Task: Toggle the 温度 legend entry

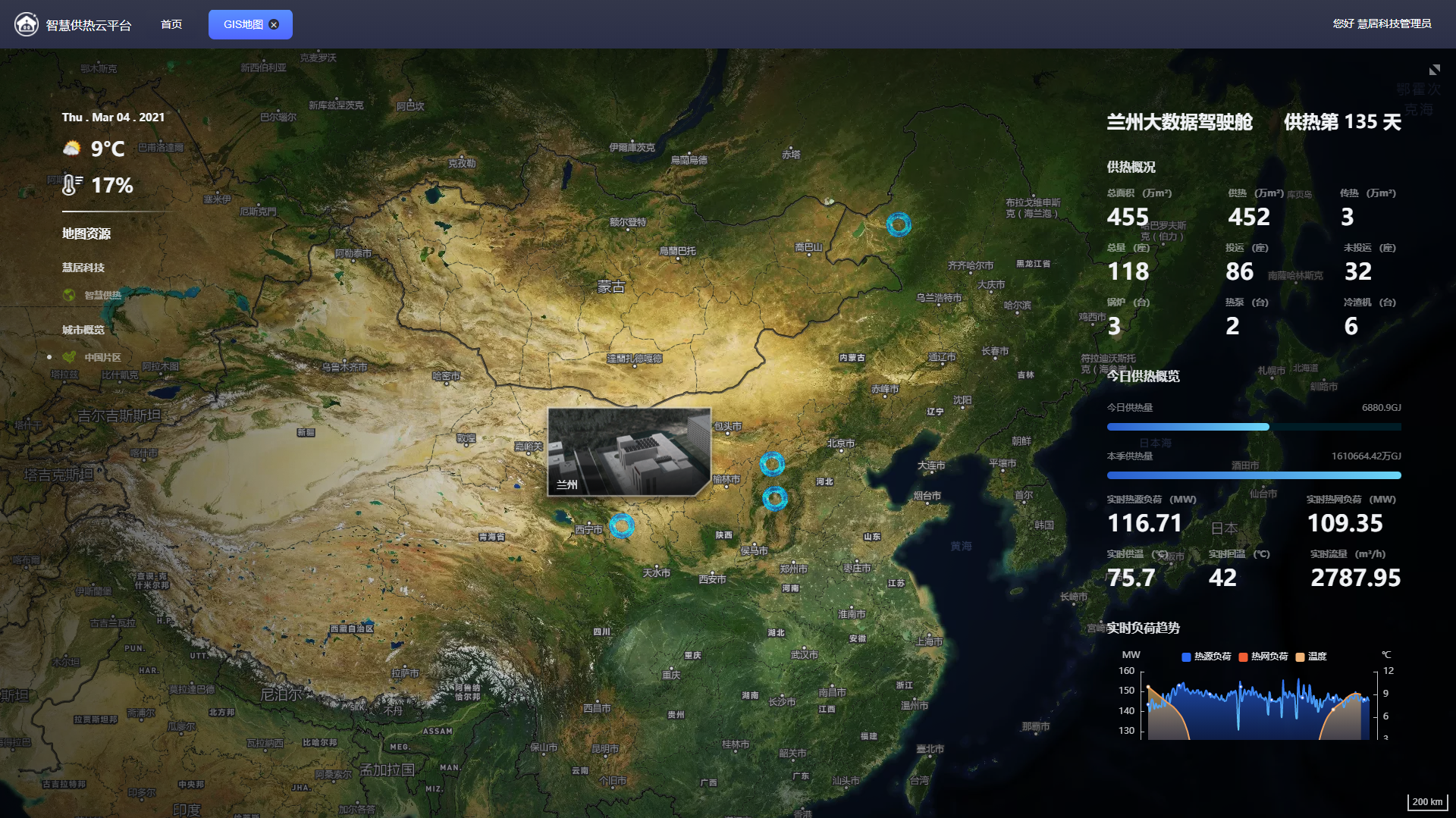Action: click(1311, 657)
